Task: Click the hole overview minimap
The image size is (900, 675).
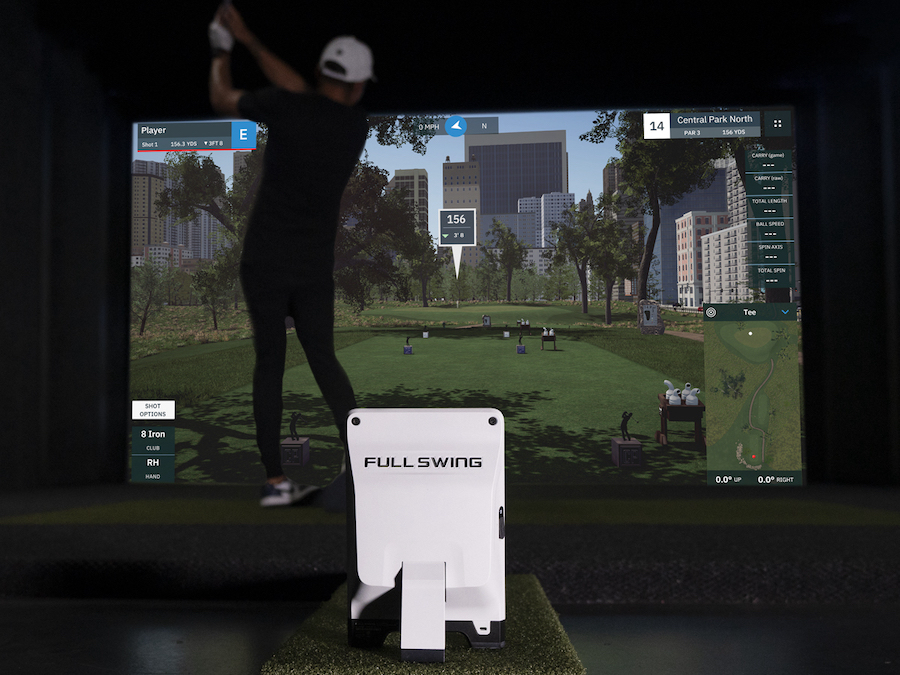Action: click(752, 395)
